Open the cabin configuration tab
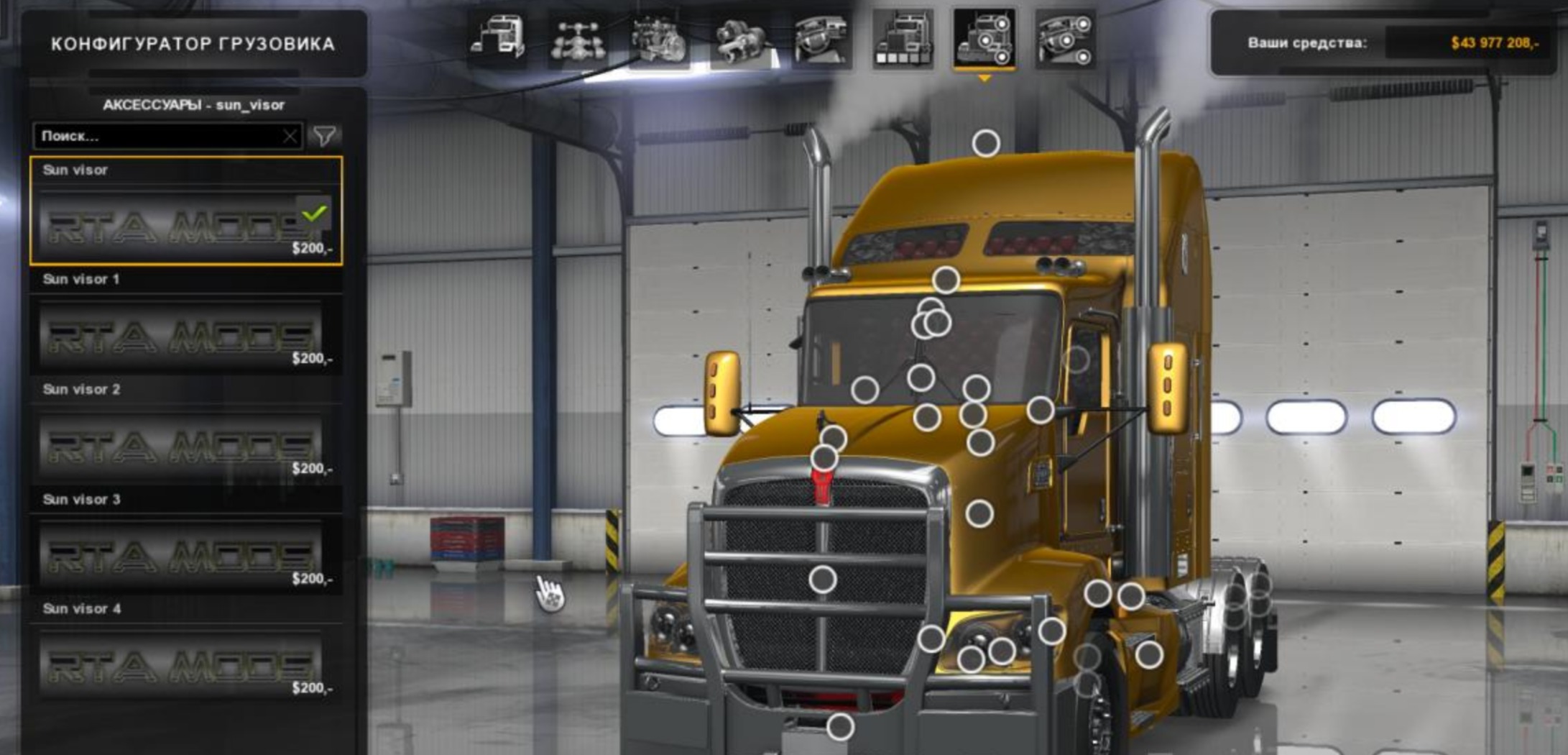The height and width of the screenshot is (755, 1568). coord(497,39)
